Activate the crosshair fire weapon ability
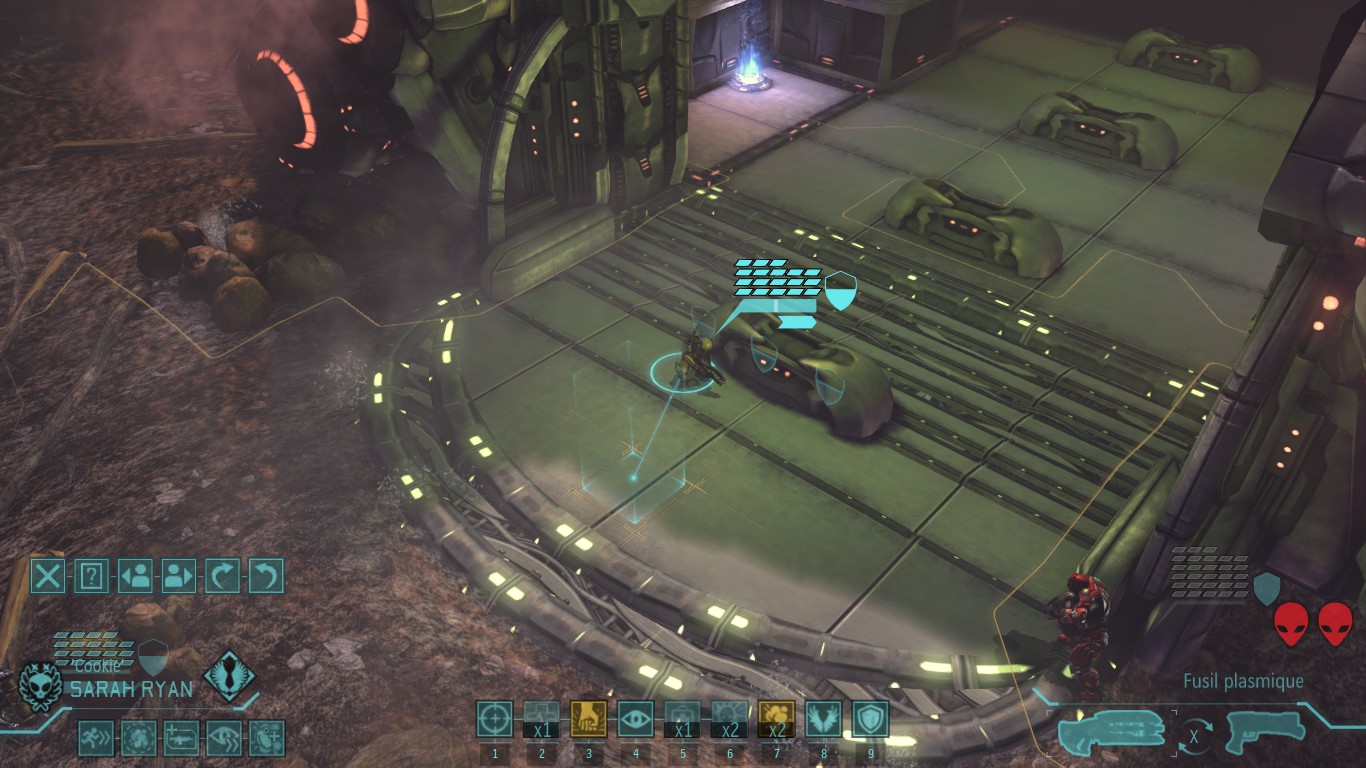Image resolution: width=1366 pixels, height=768 pixels. pos(494,718)
